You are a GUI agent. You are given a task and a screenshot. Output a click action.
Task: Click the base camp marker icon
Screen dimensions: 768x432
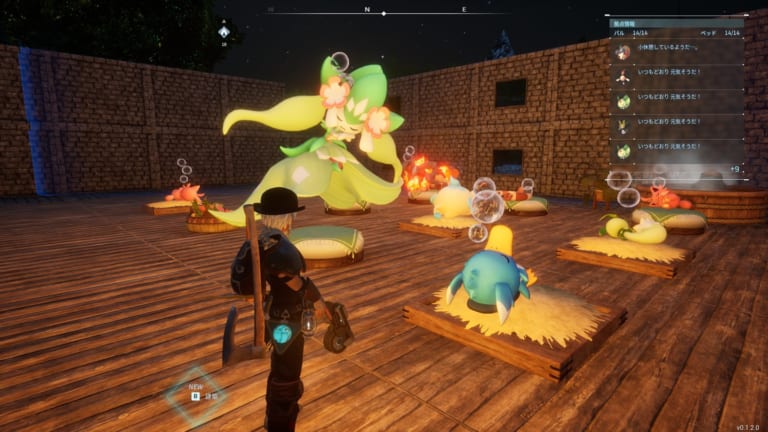(224, 32)
